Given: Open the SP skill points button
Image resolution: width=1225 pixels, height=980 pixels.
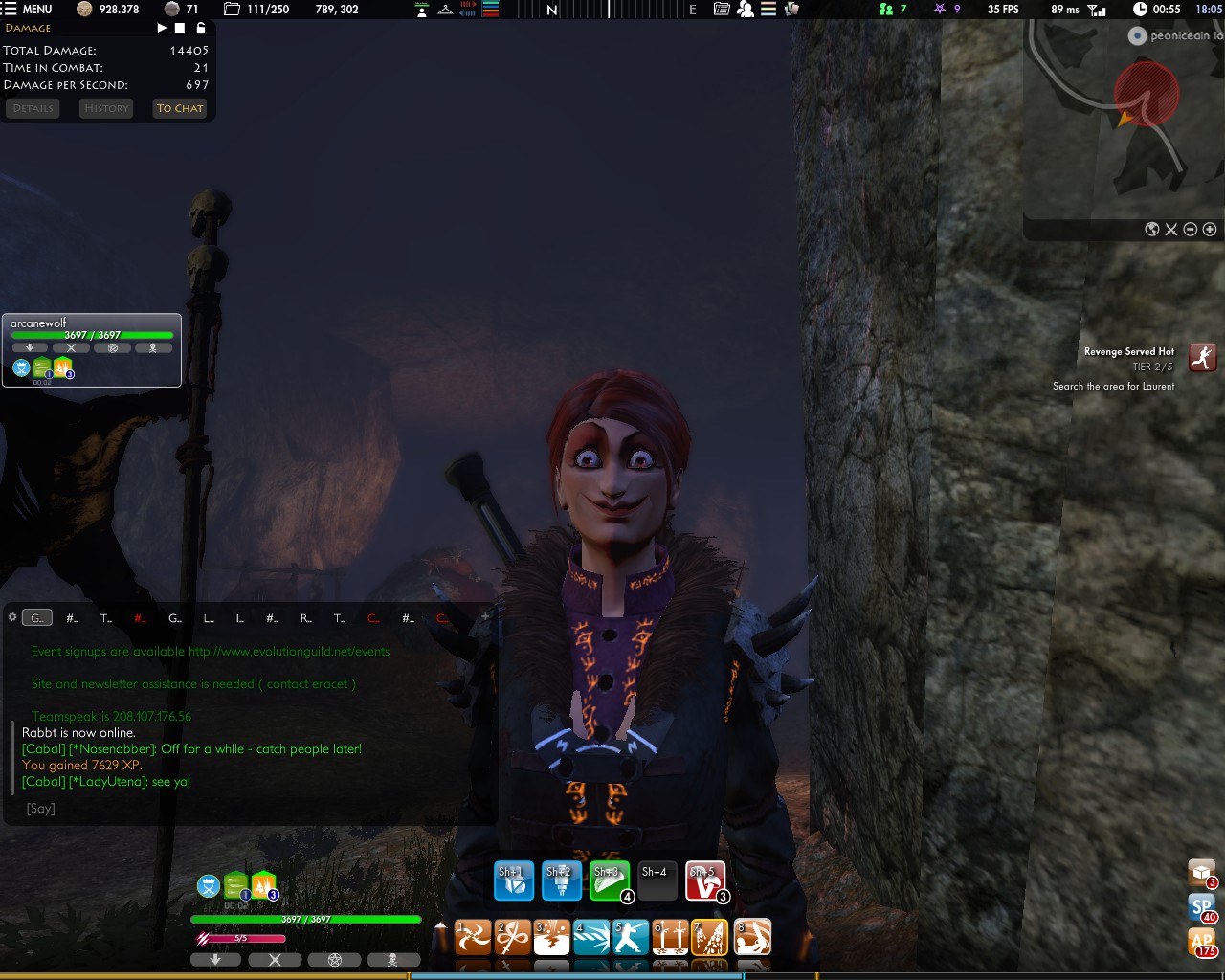Looking at the screenshot, I should (1202, 907).
